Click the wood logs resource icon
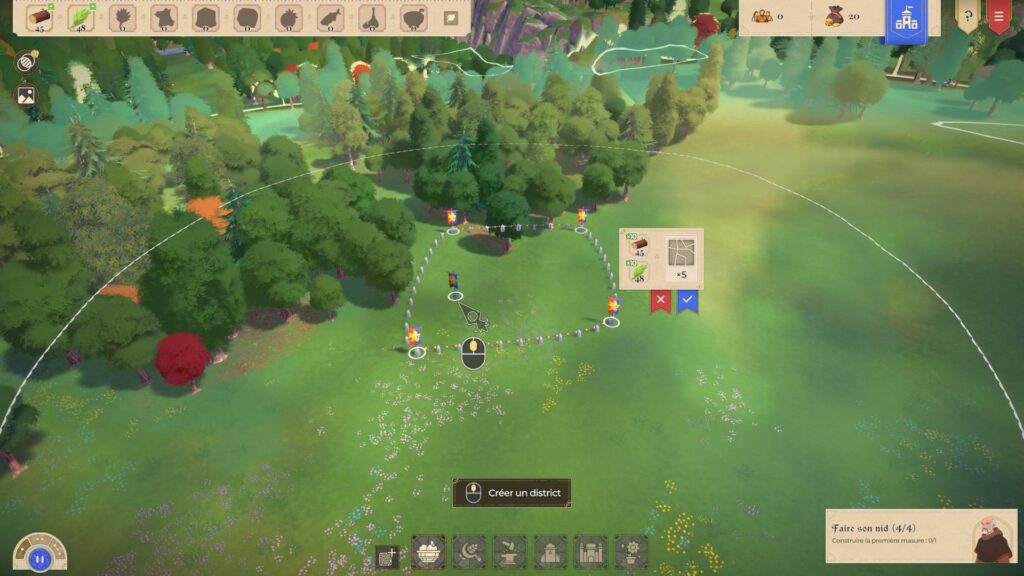The height and width of the screenshot is (576, 1024). [x=41, y=17]
